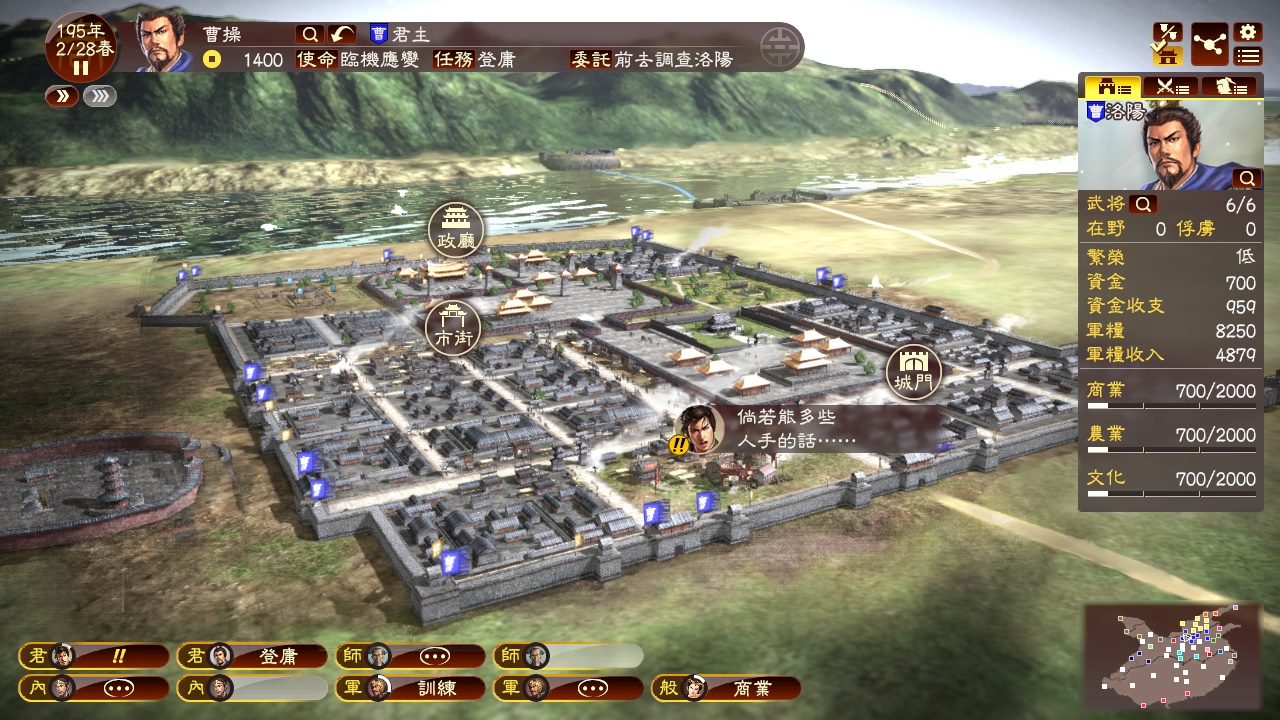Talk to the officer with the exclamation bubble
Viewport: 1280px width, 720px height.
click(701, 430)
